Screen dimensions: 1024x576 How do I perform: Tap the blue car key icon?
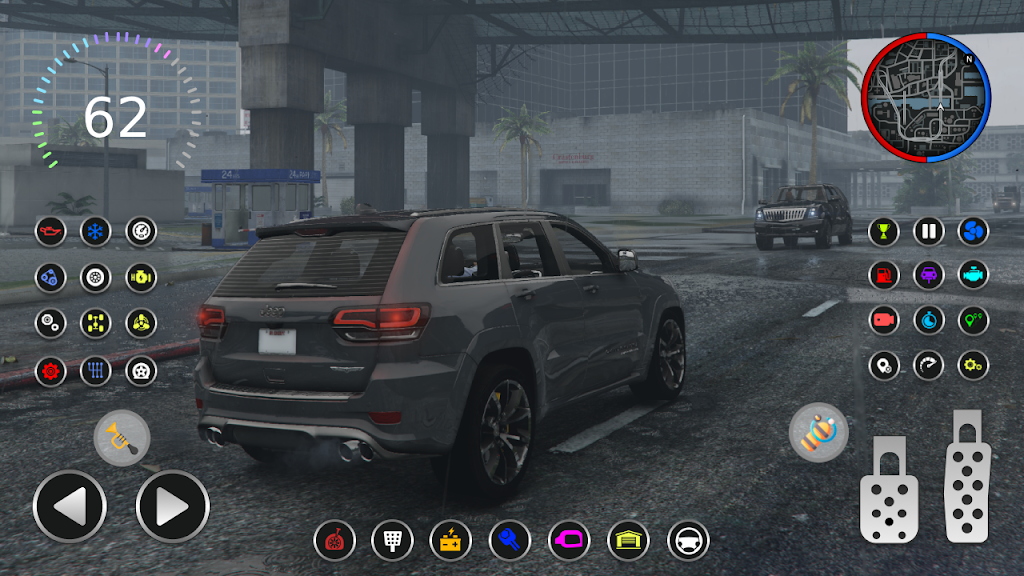coord(509,541)
